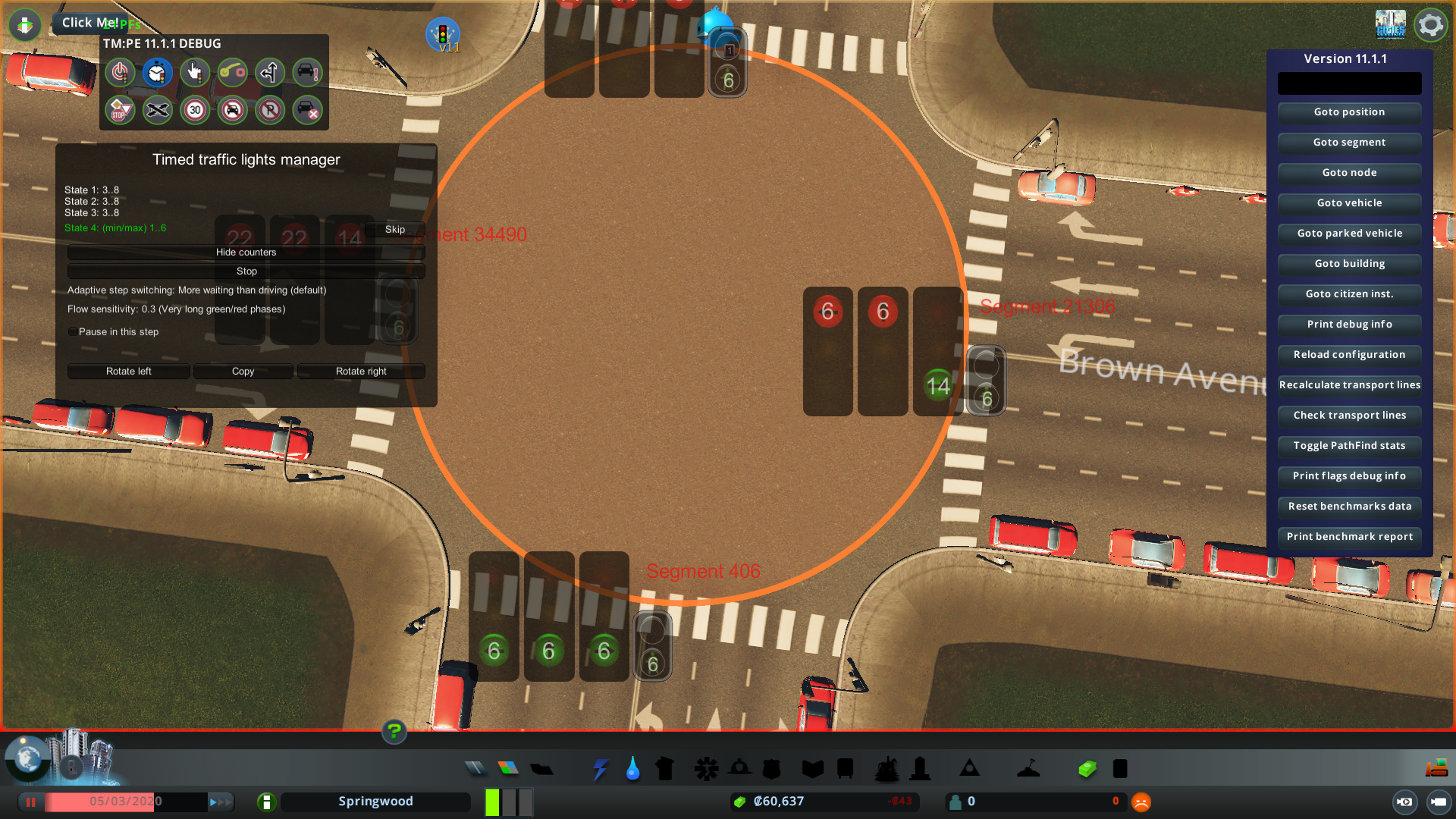Image resolution: width=1456 pixels, height=819 pixels.
Task: Activate the lane arrows tool
Action: coord(270,73)
